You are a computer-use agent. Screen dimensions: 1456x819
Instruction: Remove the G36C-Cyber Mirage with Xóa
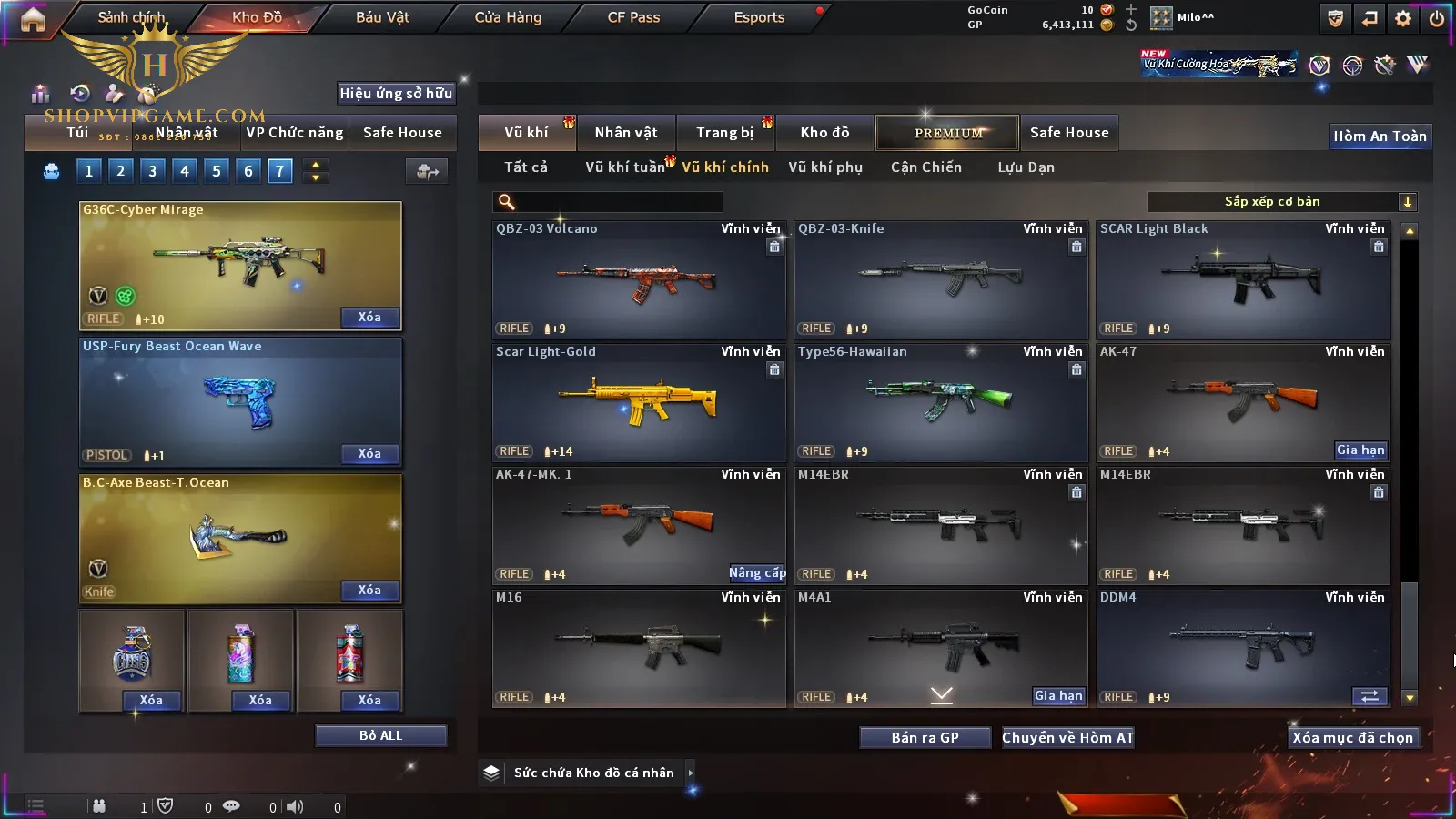tap(369, 318)
